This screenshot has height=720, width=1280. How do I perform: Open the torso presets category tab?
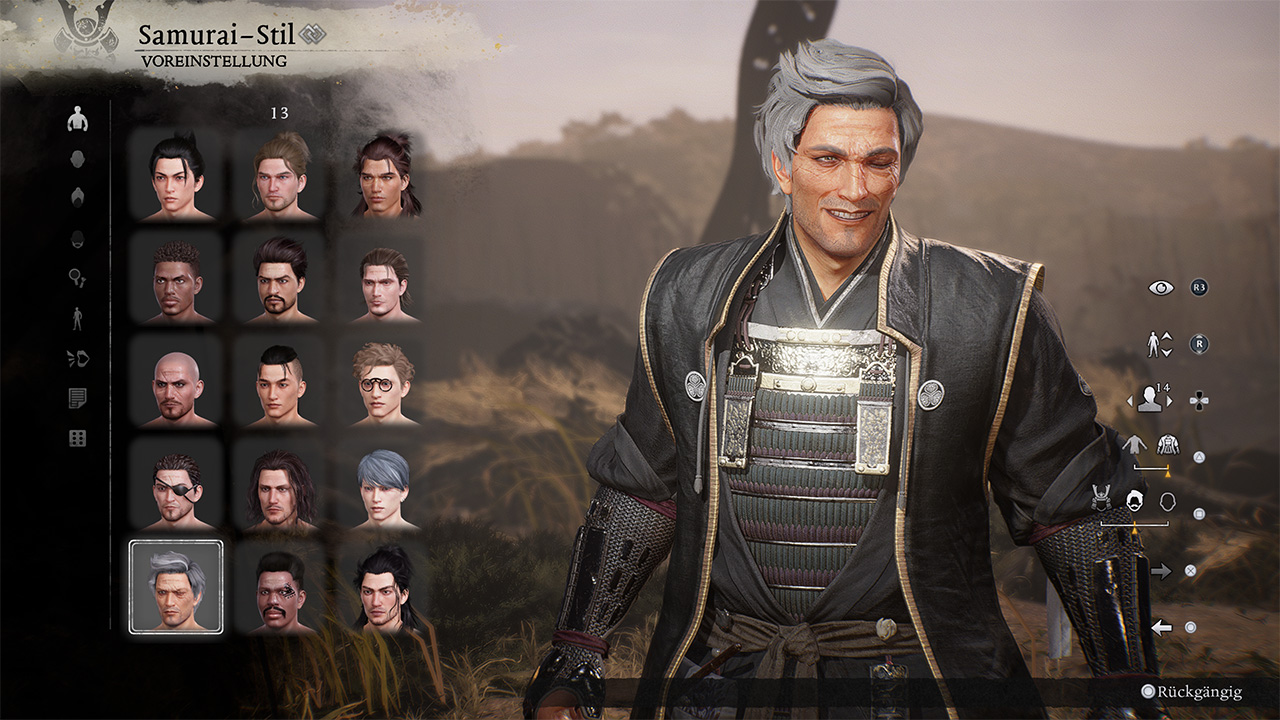coord(77,120)
